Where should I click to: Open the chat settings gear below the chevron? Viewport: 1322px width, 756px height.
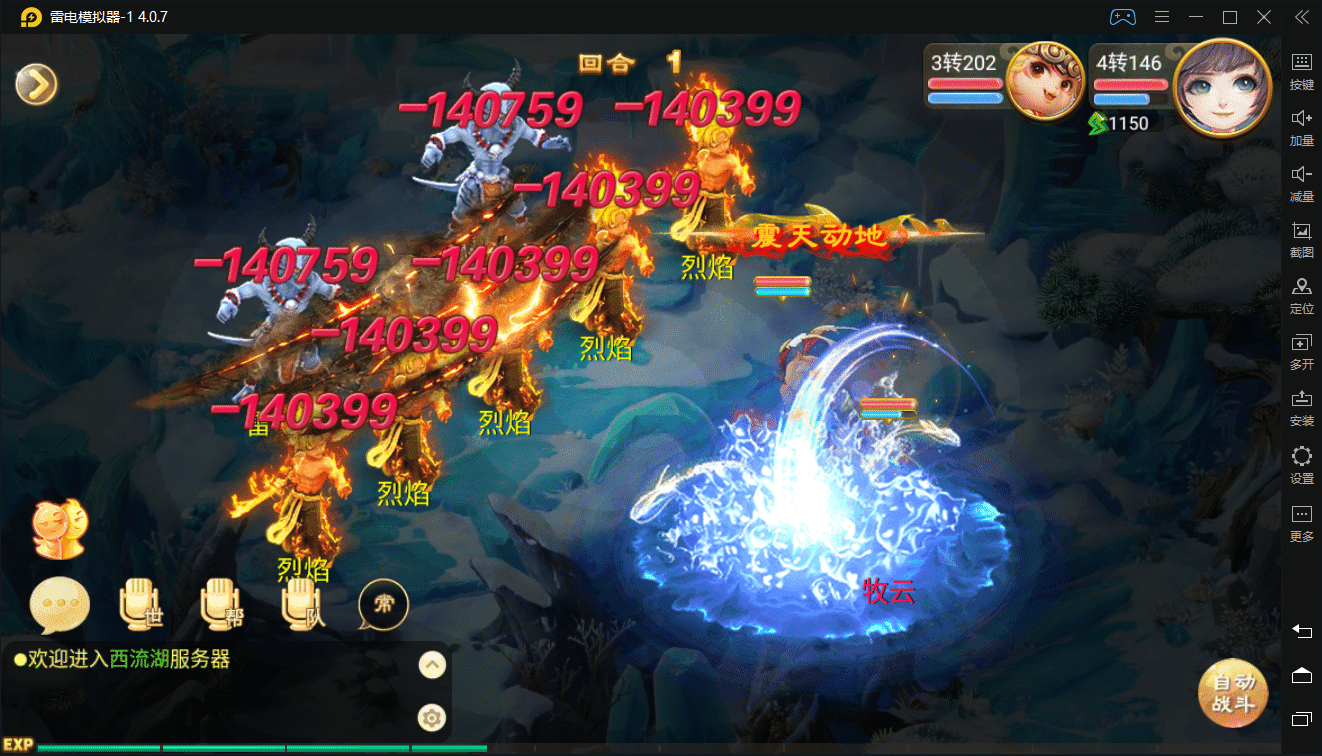pos(431,717)
